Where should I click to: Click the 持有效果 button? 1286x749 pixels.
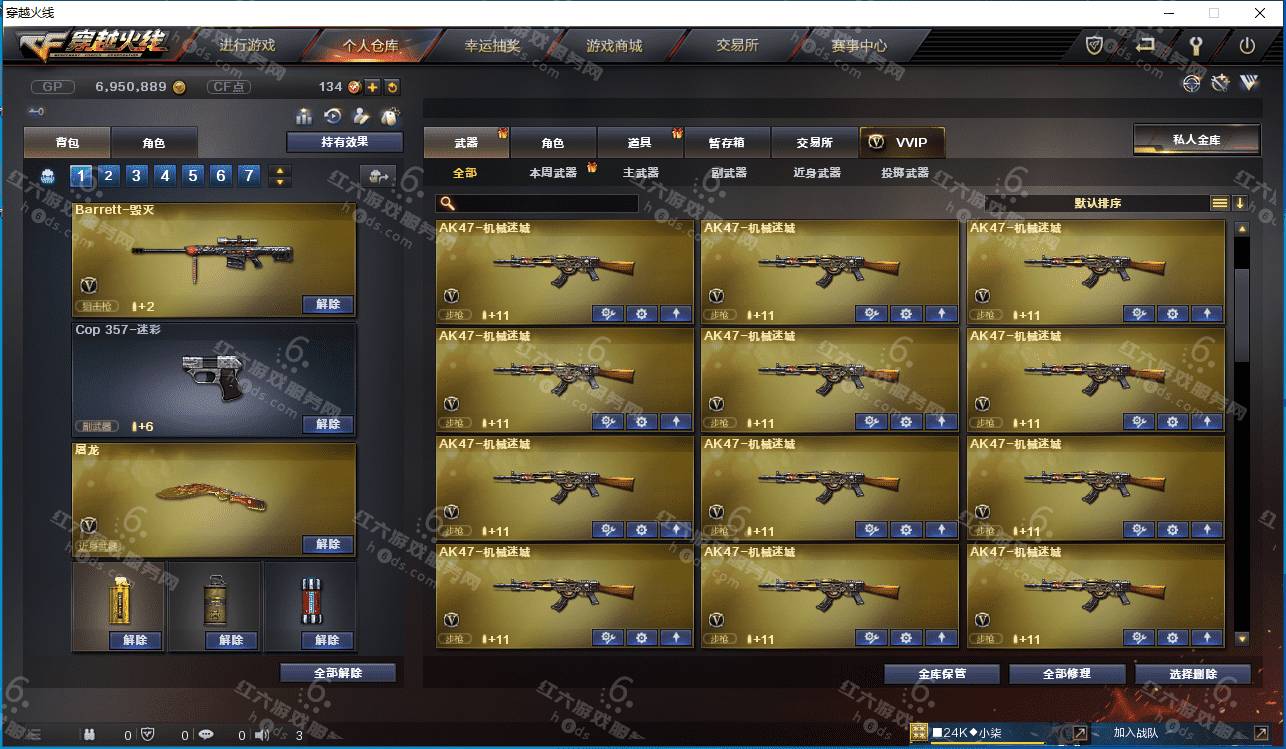click(x=344, y=142)
